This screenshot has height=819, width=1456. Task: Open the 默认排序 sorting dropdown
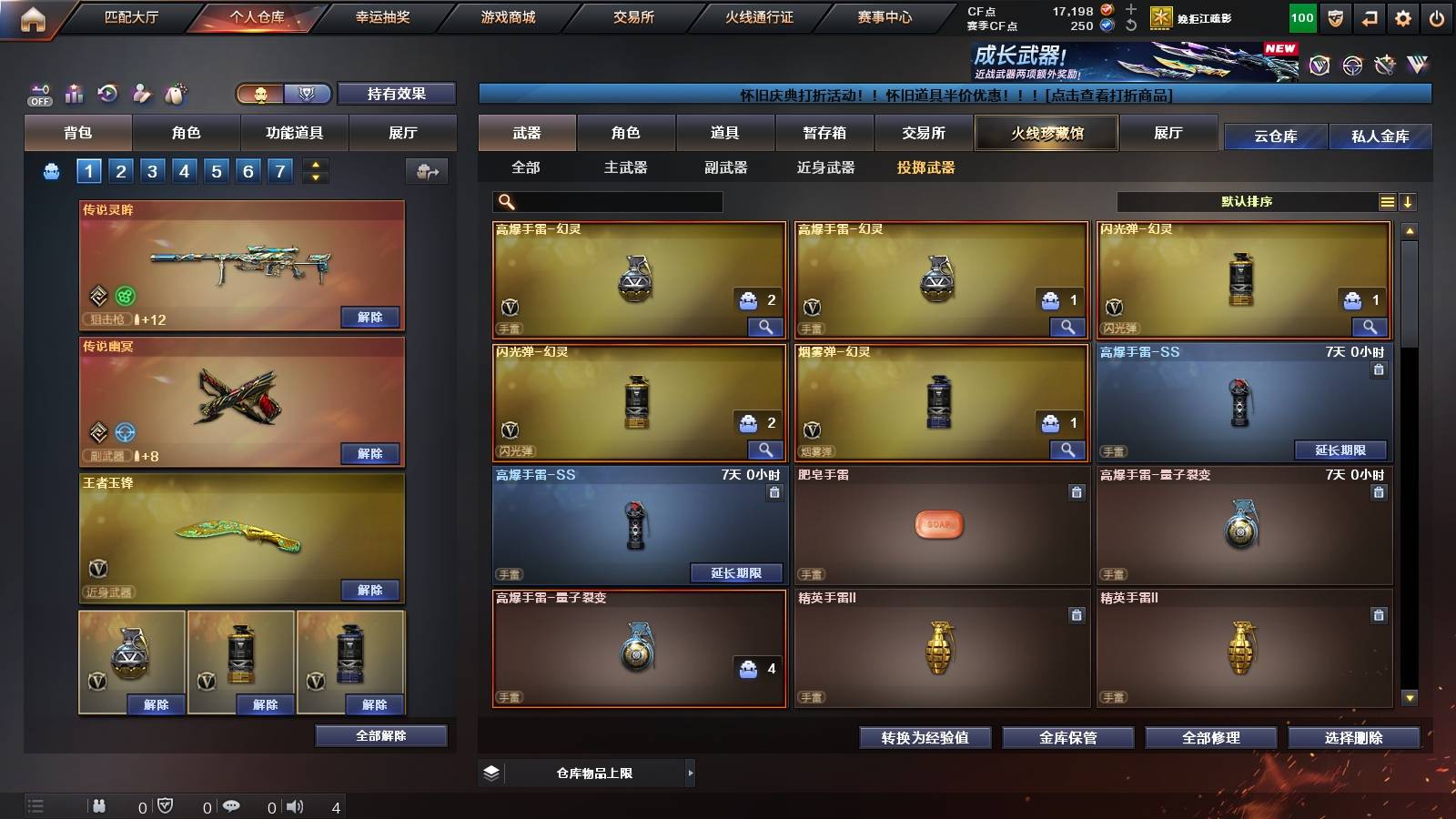coord(1247,201)
